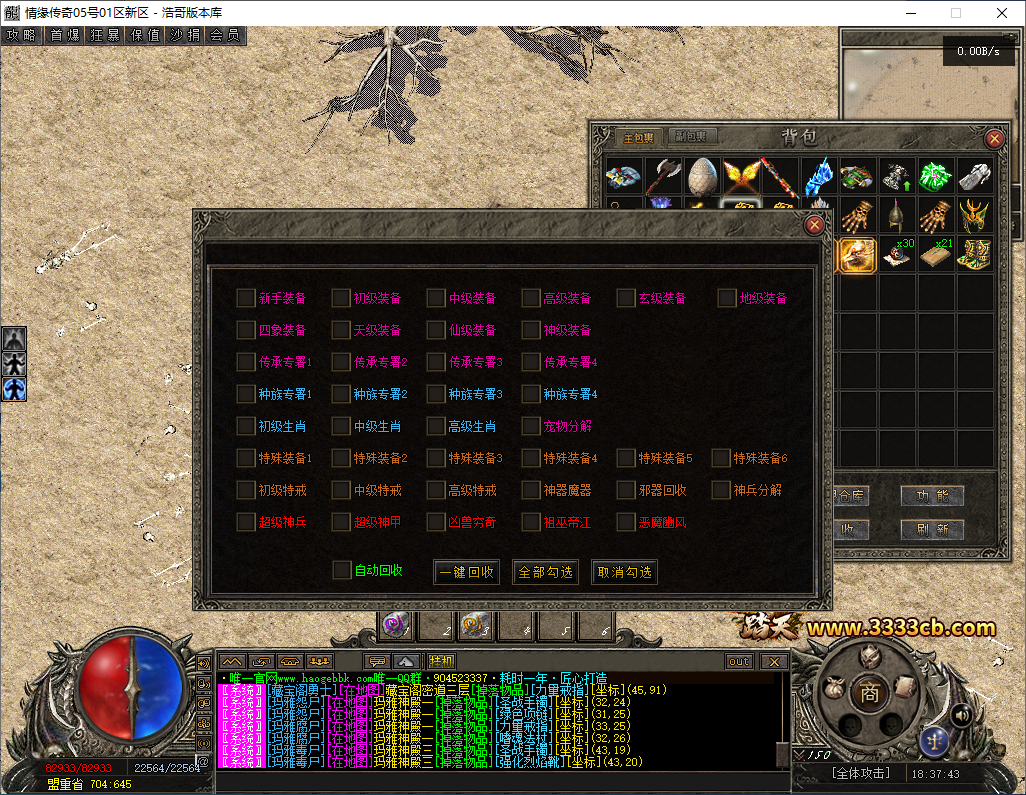Toggle the 宠物分解 checkbox
The image size is (1026, 795).
point(531,426)
